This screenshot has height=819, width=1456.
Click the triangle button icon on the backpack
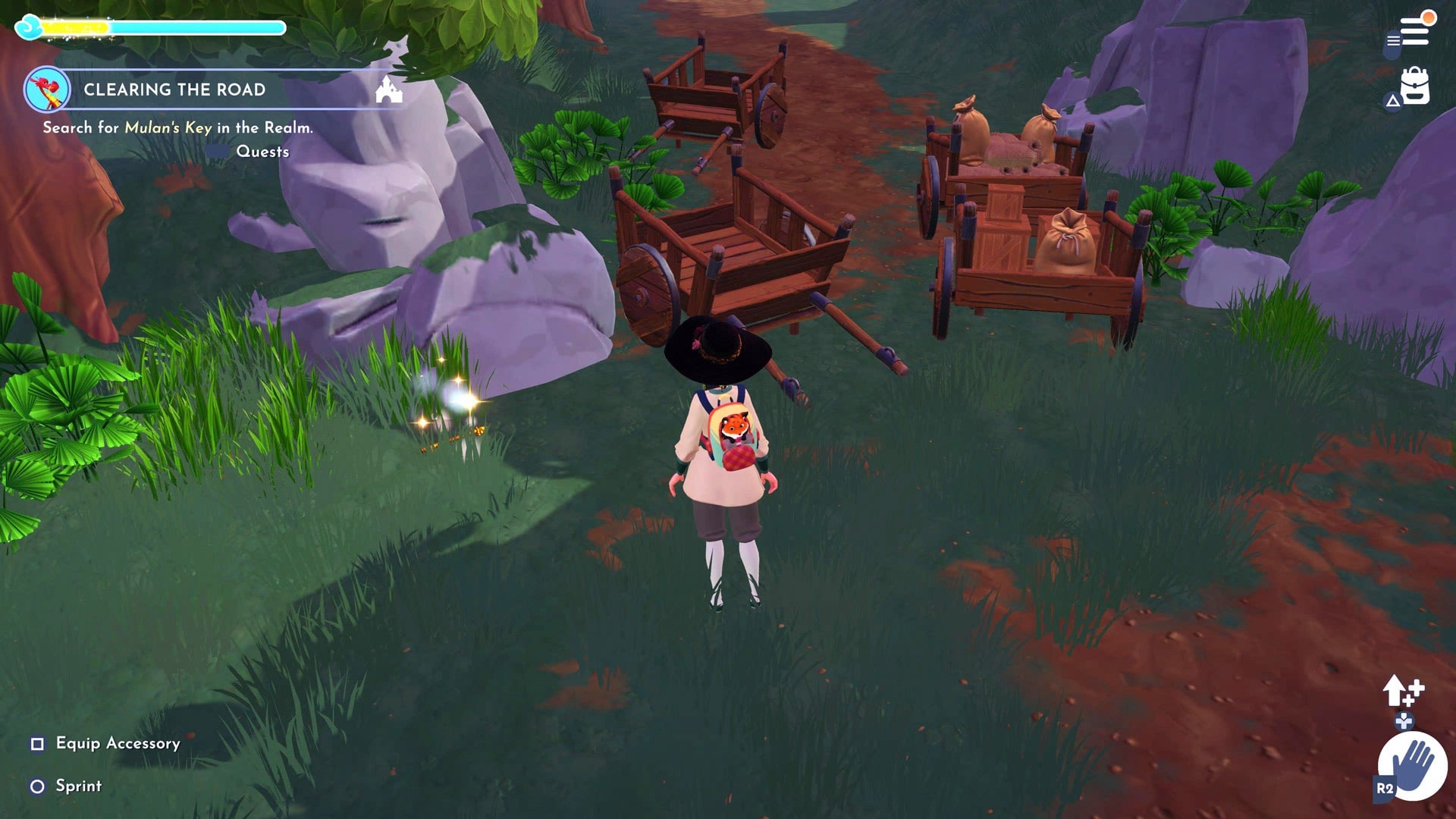(1394, 99)
